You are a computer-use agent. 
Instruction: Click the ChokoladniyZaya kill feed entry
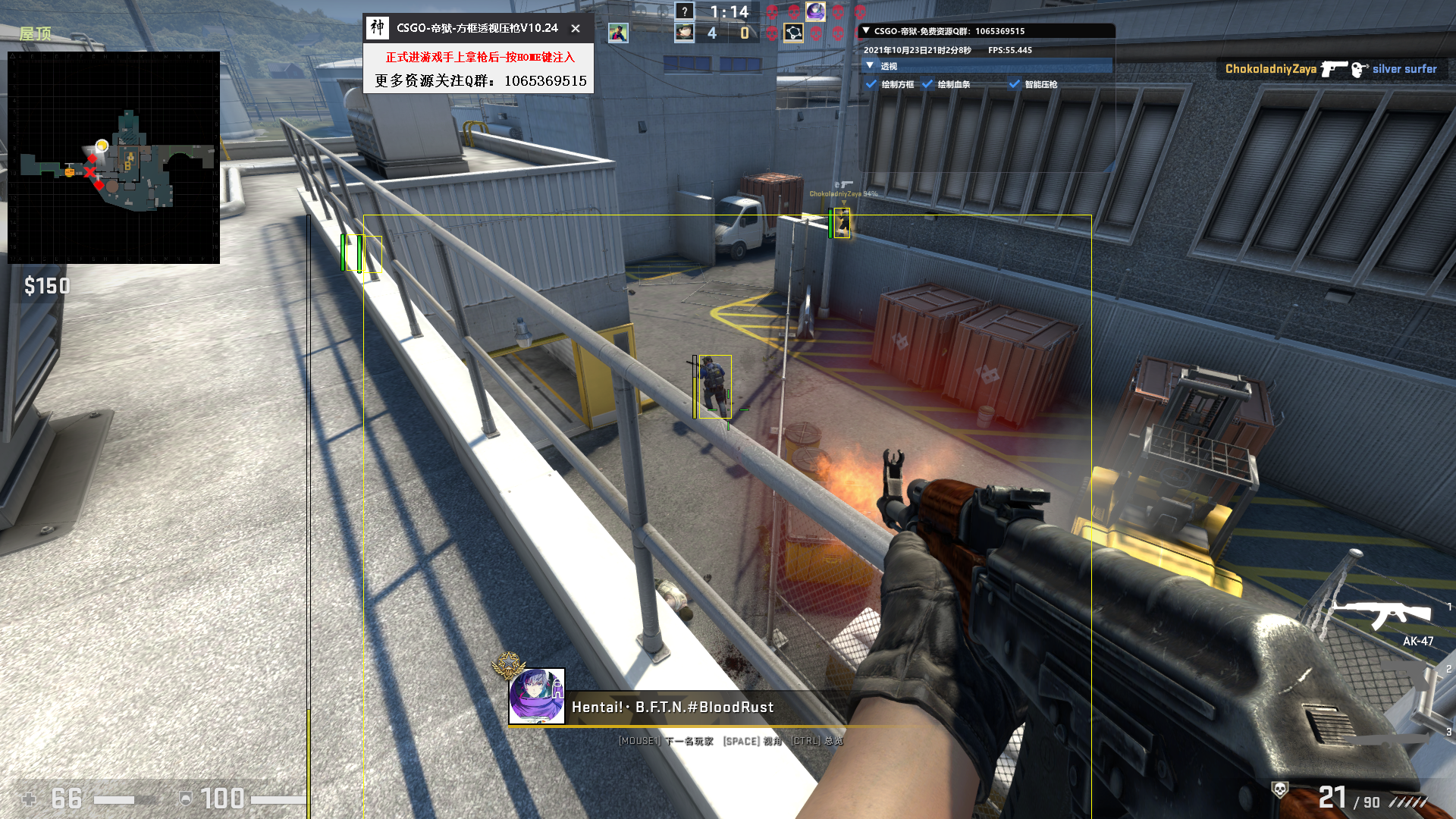[1331, 69]
